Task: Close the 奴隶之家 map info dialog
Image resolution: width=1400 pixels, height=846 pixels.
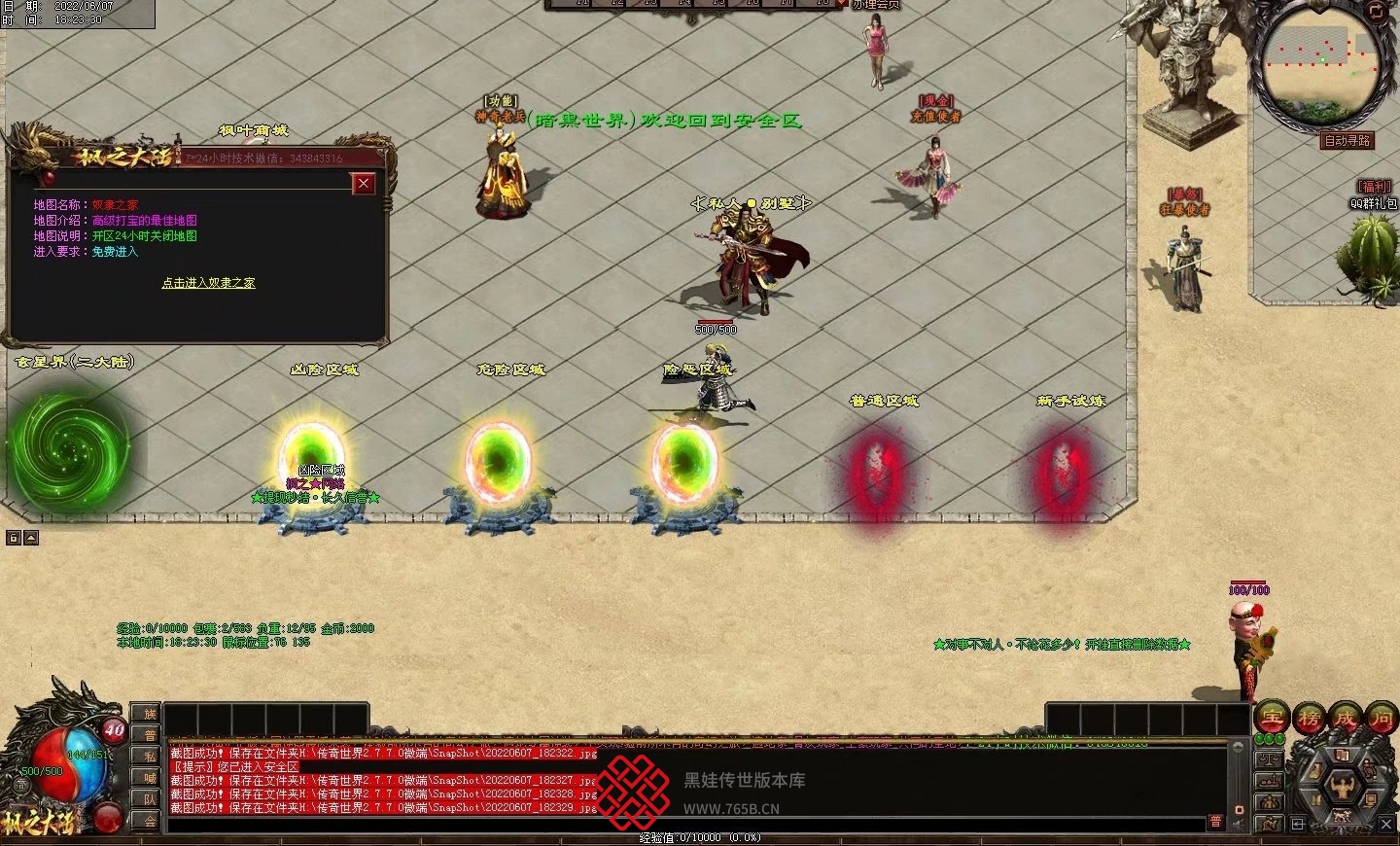Action: click(364, 183)
